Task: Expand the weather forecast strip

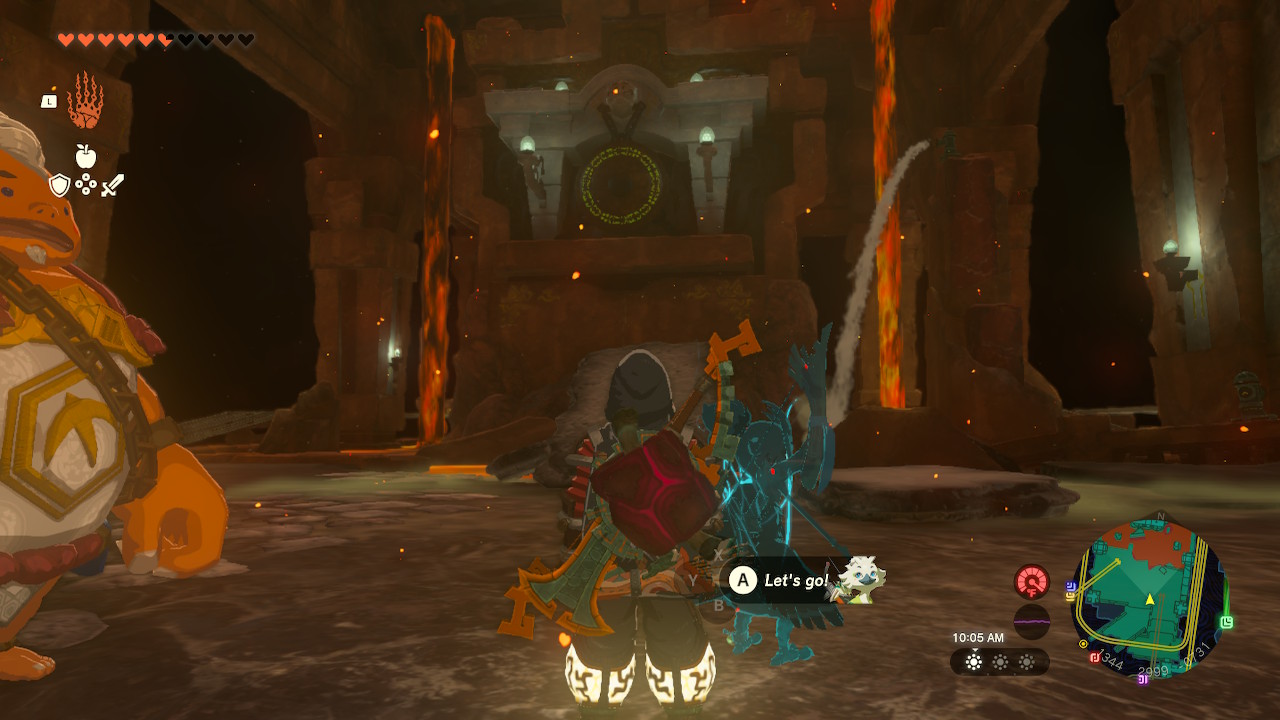Action: (x=998, y=661)
